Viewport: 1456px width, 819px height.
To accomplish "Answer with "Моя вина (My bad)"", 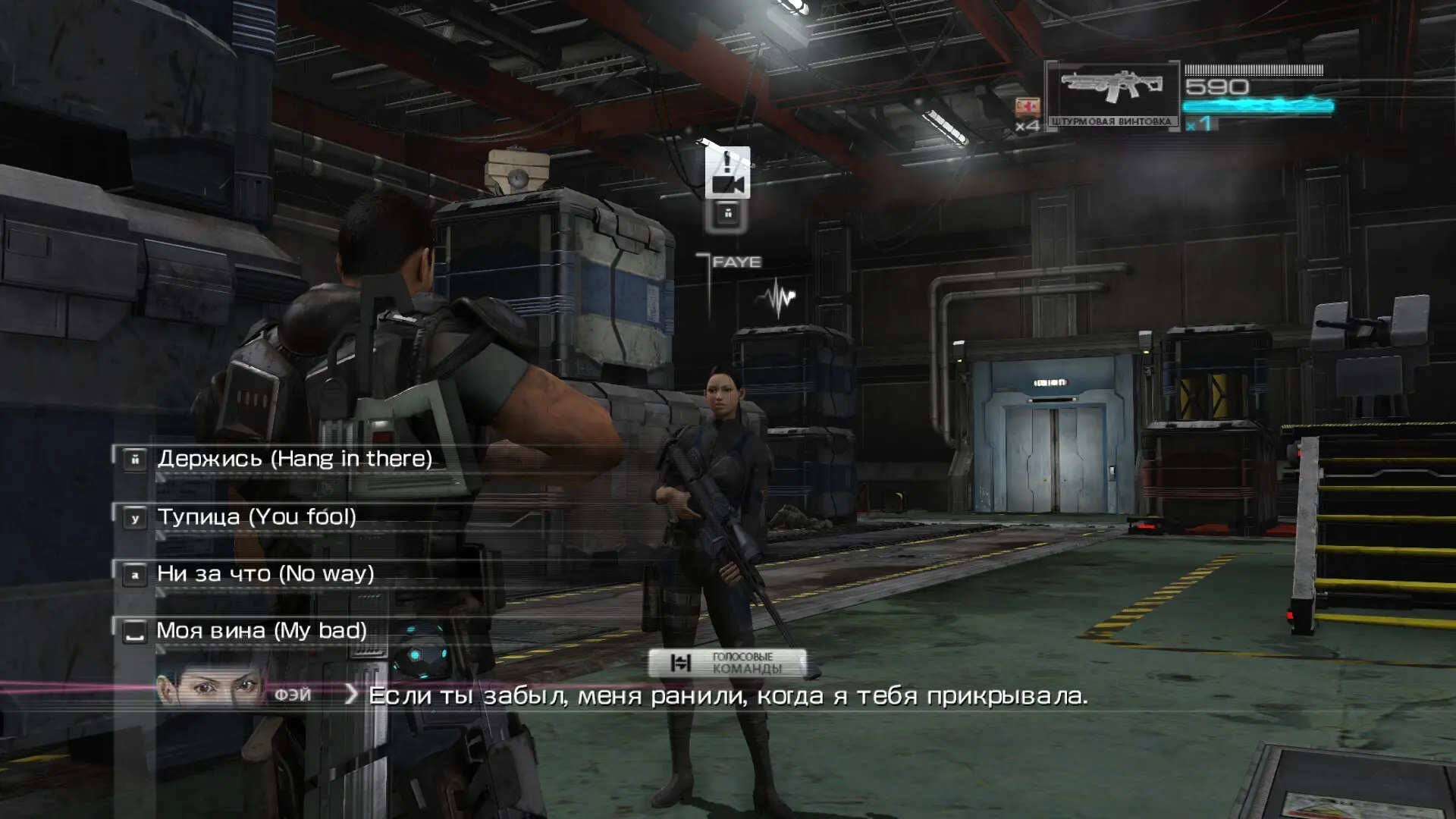I will [261, 631].
